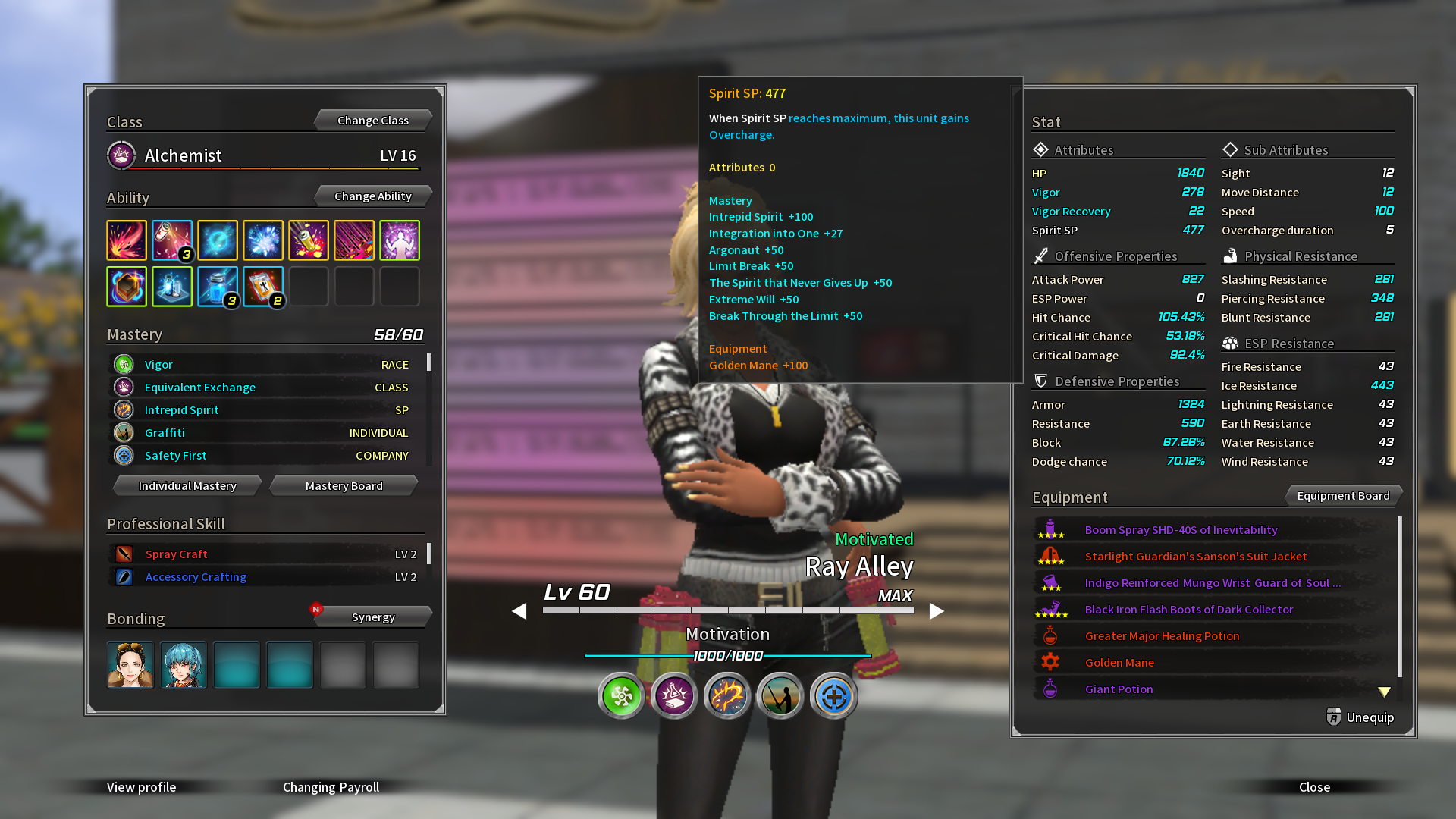Show the Synergy bonding panel
The height and width of the screenshot is (819, 1456).
pos(372,617)
